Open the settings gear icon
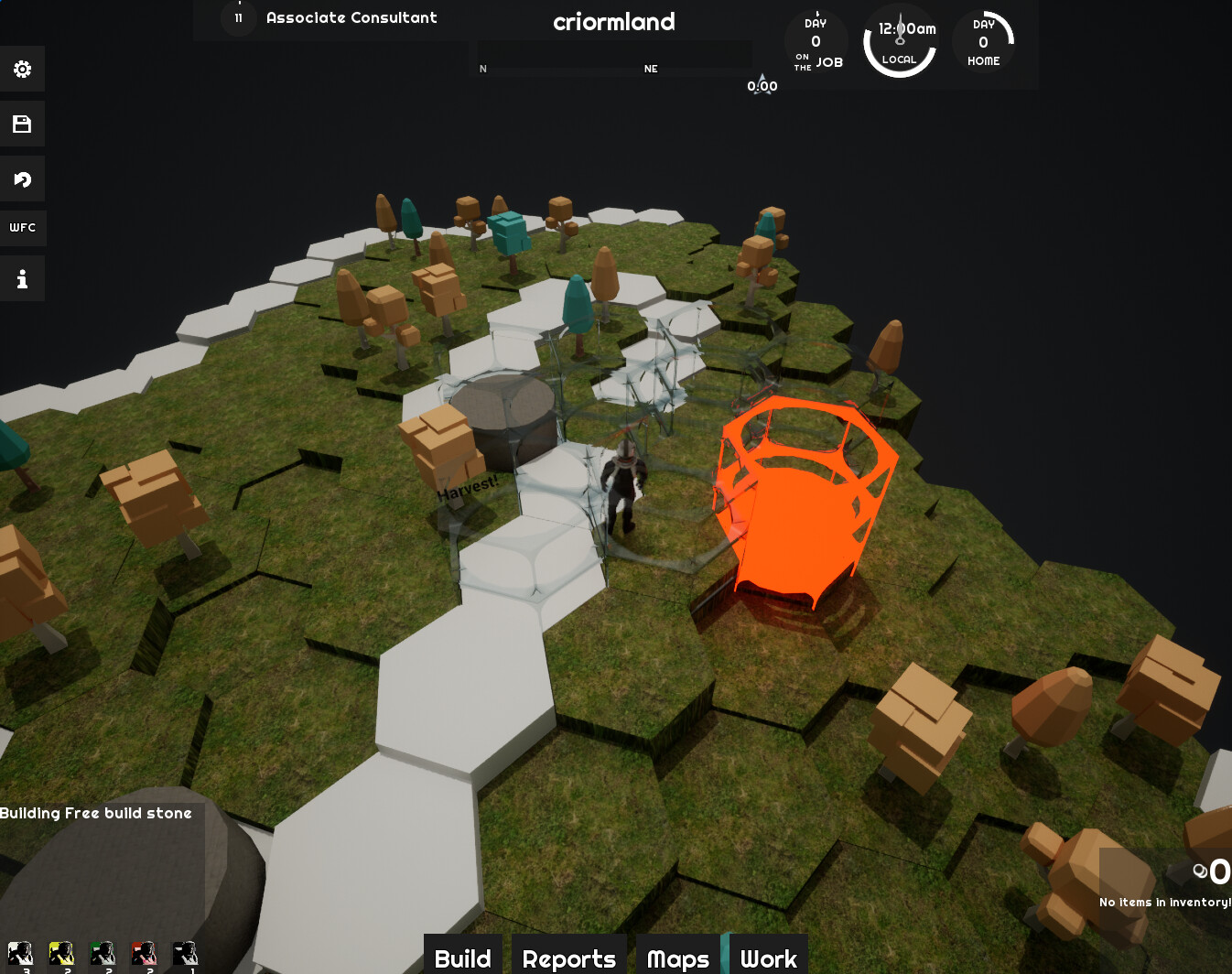Screen dimensions: 1232x974 pyautogui.click(x=23, y=69)
